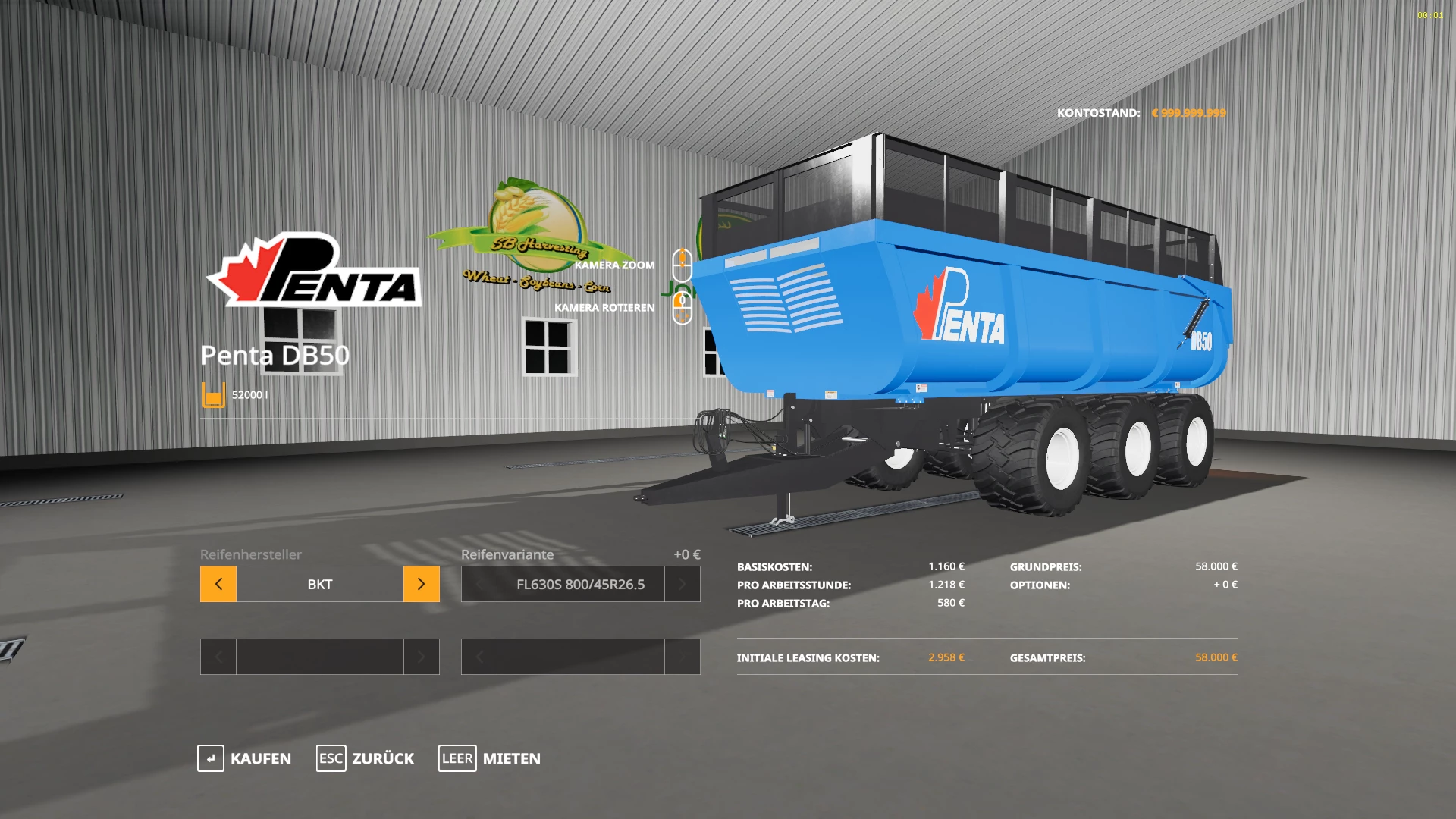1456x819 pixels.
Task: Click the Kamera Zoom mouse icon
Action: point(682,265)
